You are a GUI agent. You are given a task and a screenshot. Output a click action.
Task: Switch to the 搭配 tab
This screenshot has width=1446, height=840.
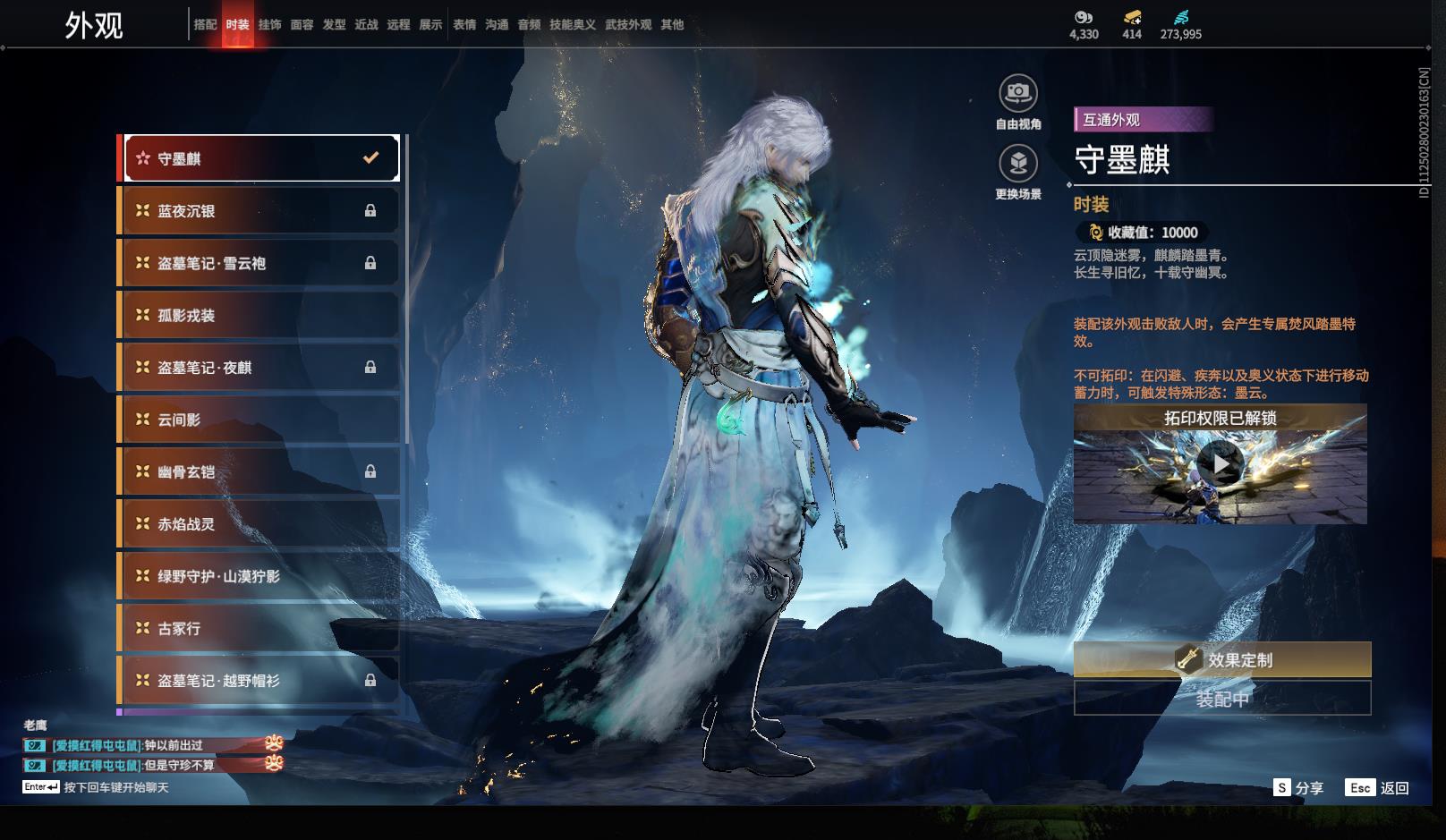coord(205,25)
